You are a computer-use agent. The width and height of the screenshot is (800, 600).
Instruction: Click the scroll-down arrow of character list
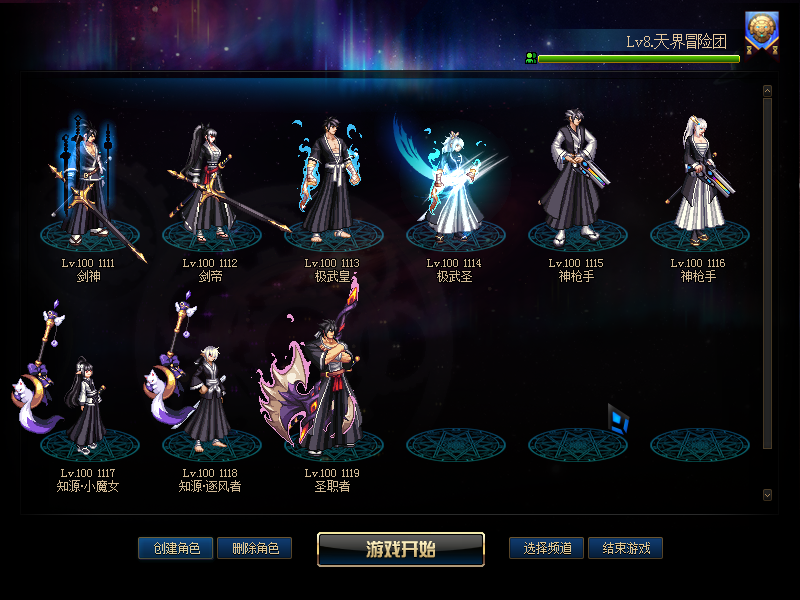pyautogui.click(x=767, y=494)
